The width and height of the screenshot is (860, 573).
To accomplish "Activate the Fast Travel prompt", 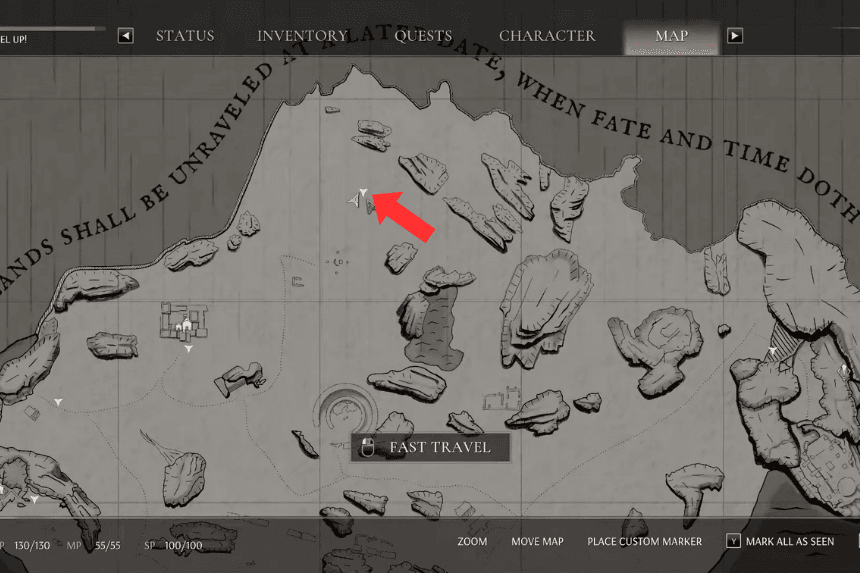I will click(430, 447).
